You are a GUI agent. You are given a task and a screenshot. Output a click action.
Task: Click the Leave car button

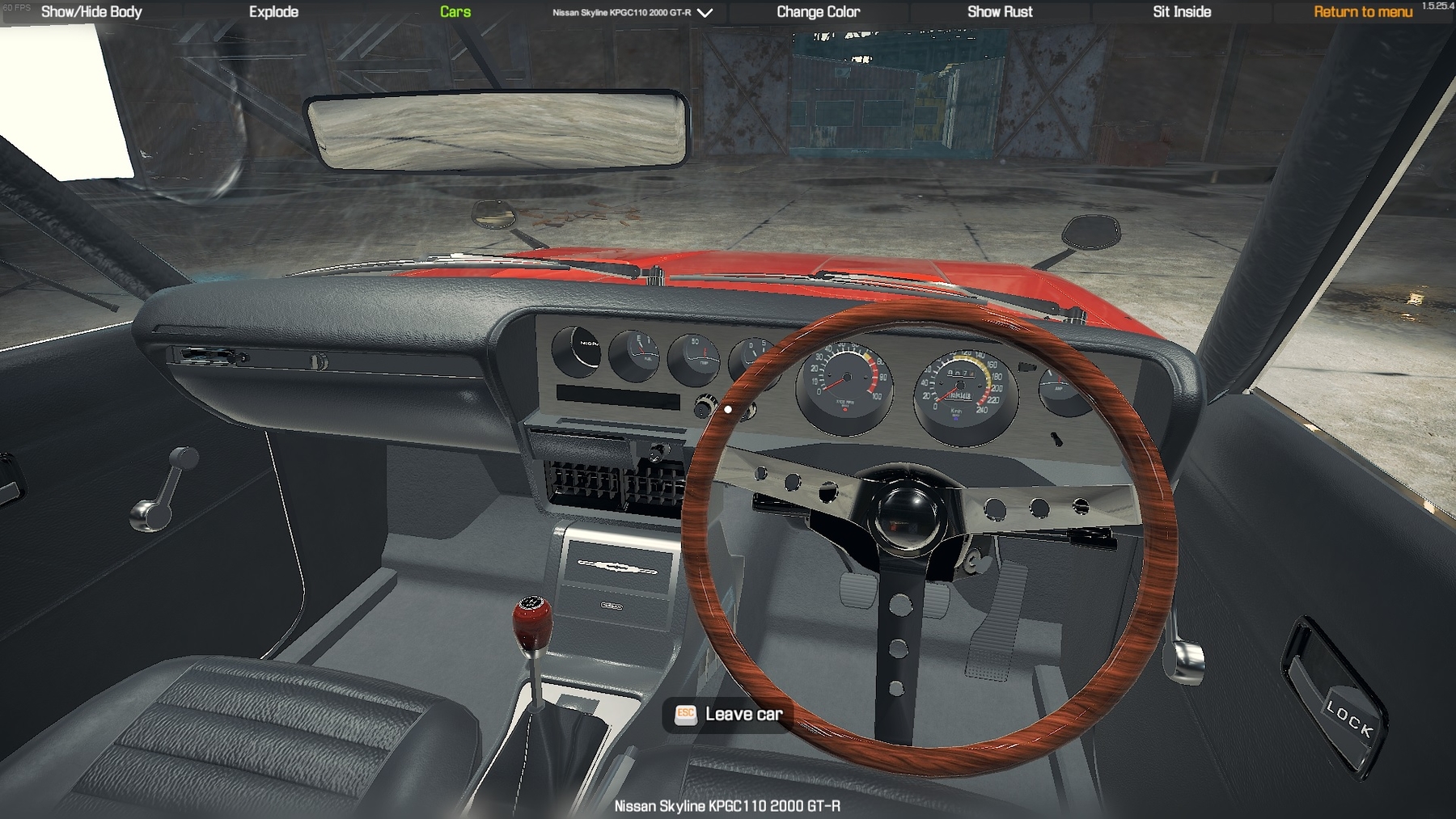click(728, 714)
